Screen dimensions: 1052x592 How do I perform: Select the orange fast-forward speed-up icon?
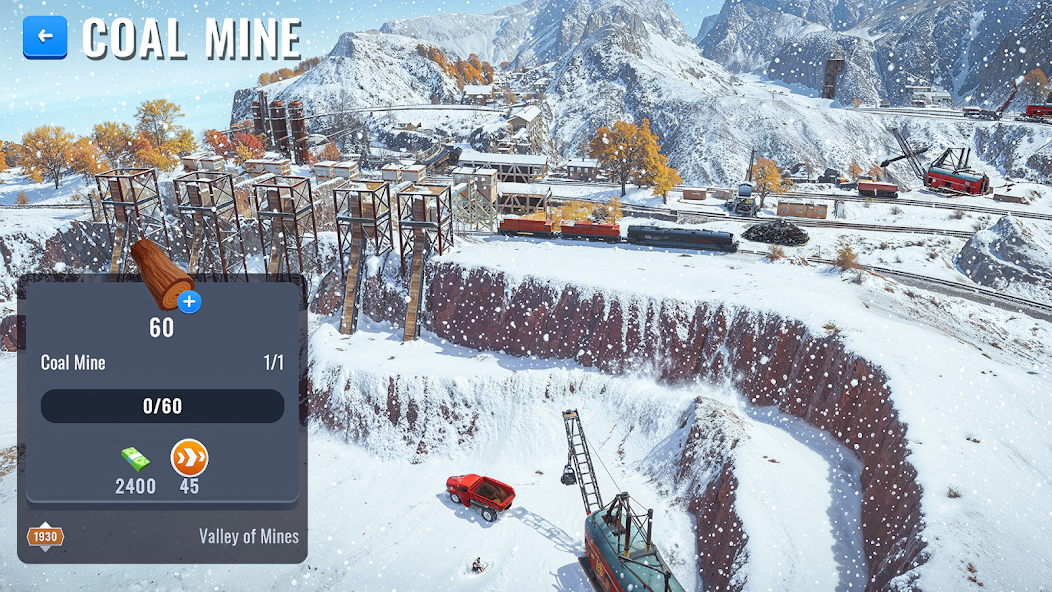click(189, 458)
